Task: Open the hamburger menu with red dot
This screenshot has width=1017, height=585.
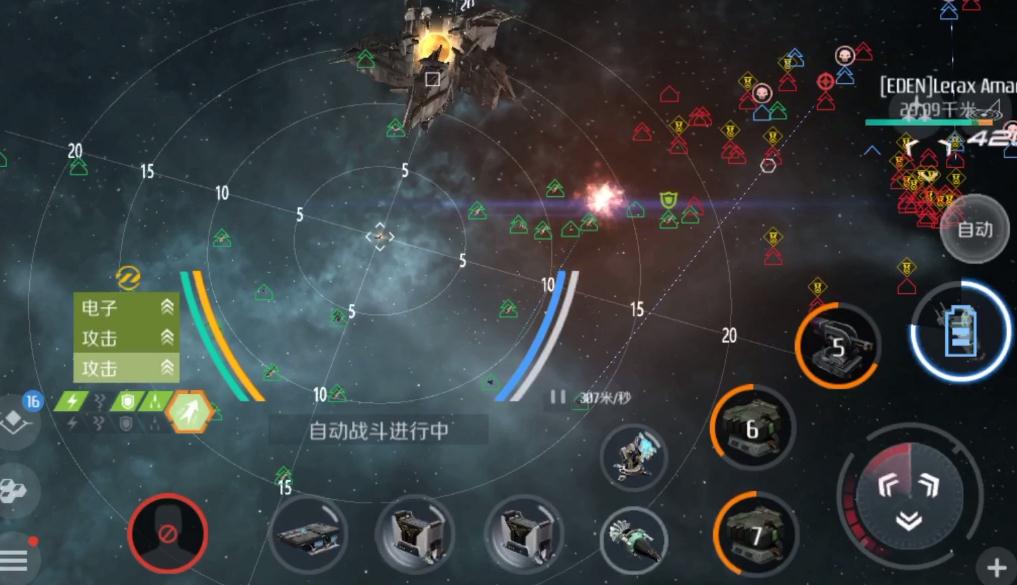Action: [x=16, y=561]
